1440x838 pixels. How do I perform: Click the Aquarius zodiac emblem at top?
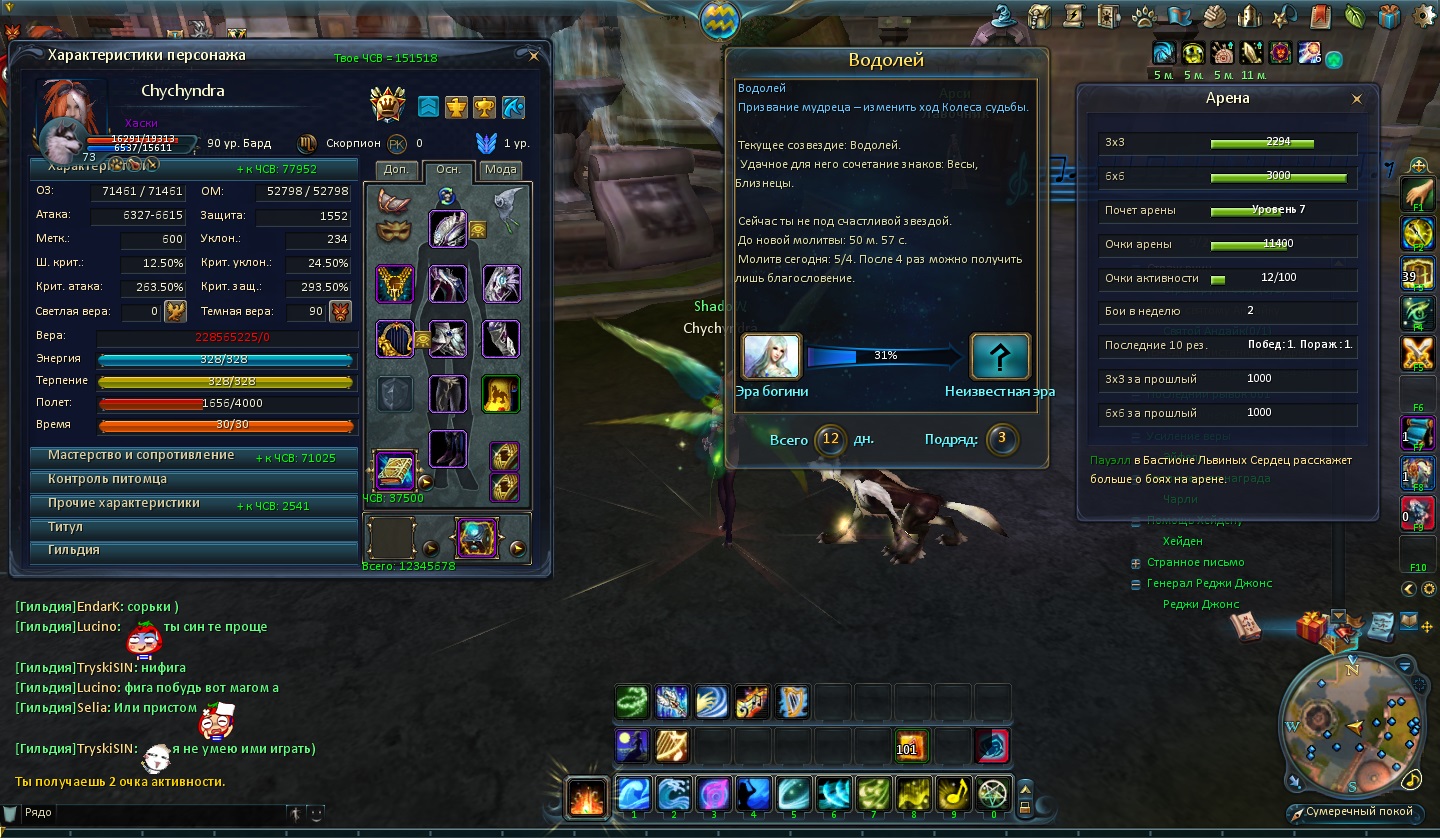(x=720, y=19)
